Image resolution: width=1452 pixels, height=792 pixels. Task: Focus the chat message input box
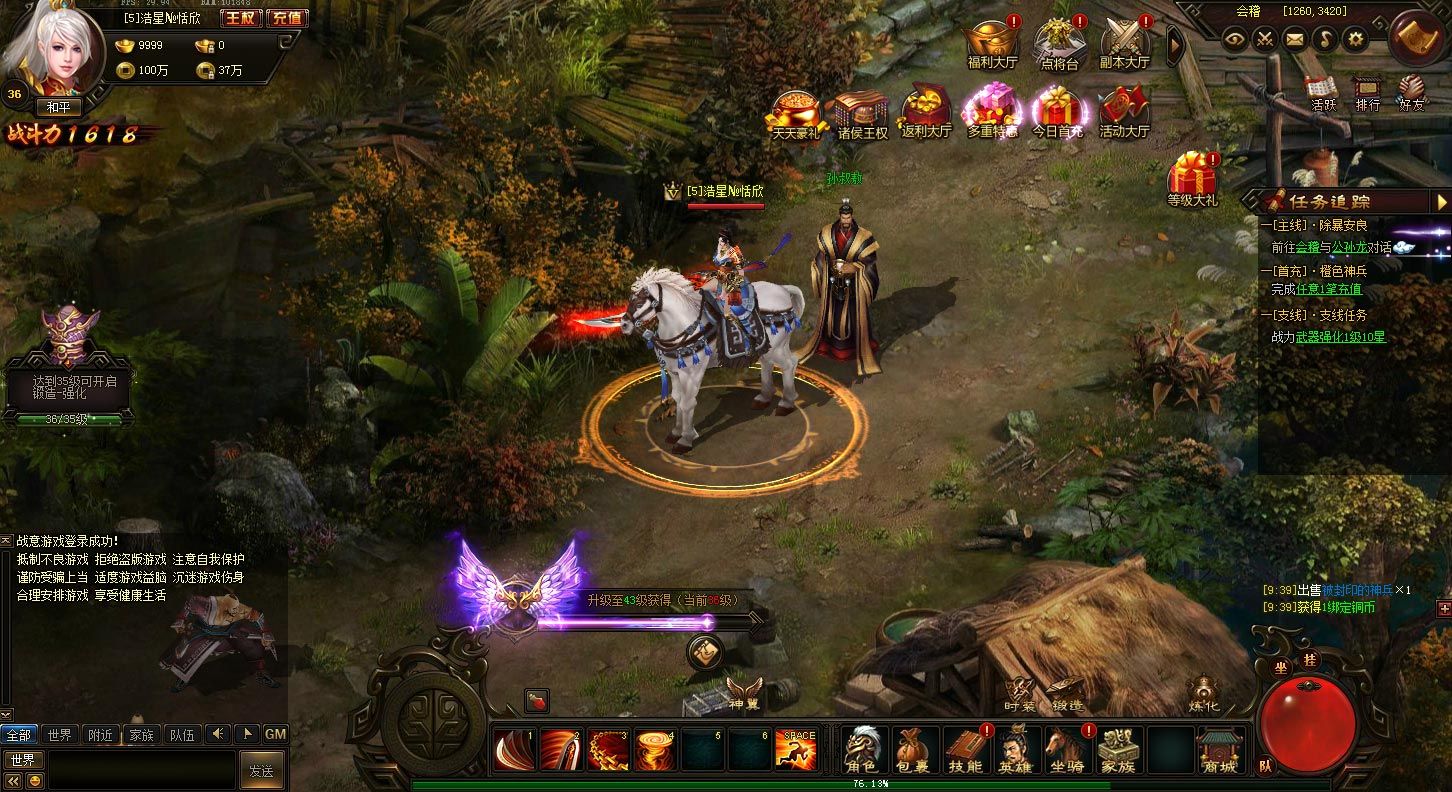(x=142, y=770)
